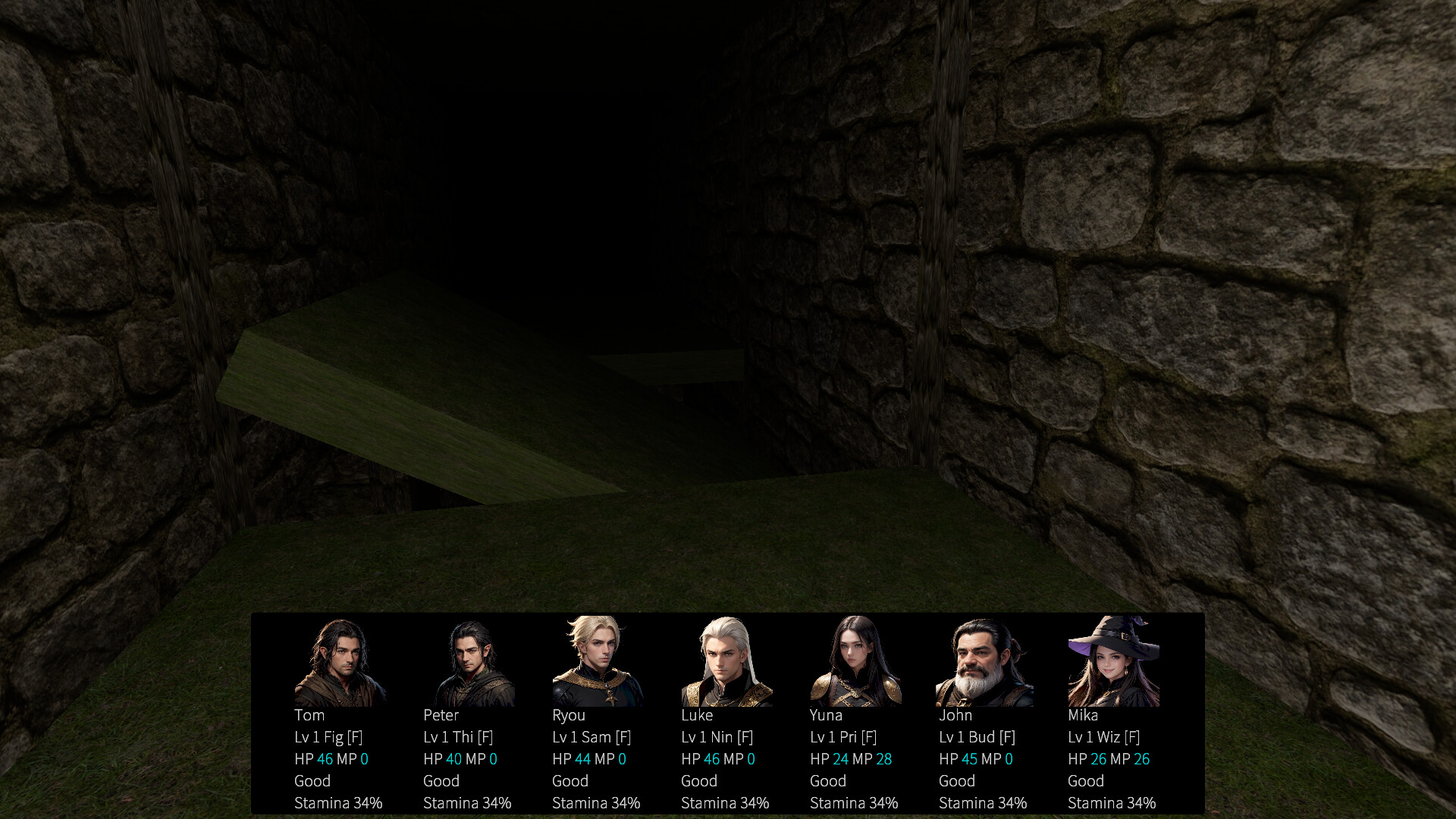
Task: Open Tom's character name label
Action: (x=309, y=715)
